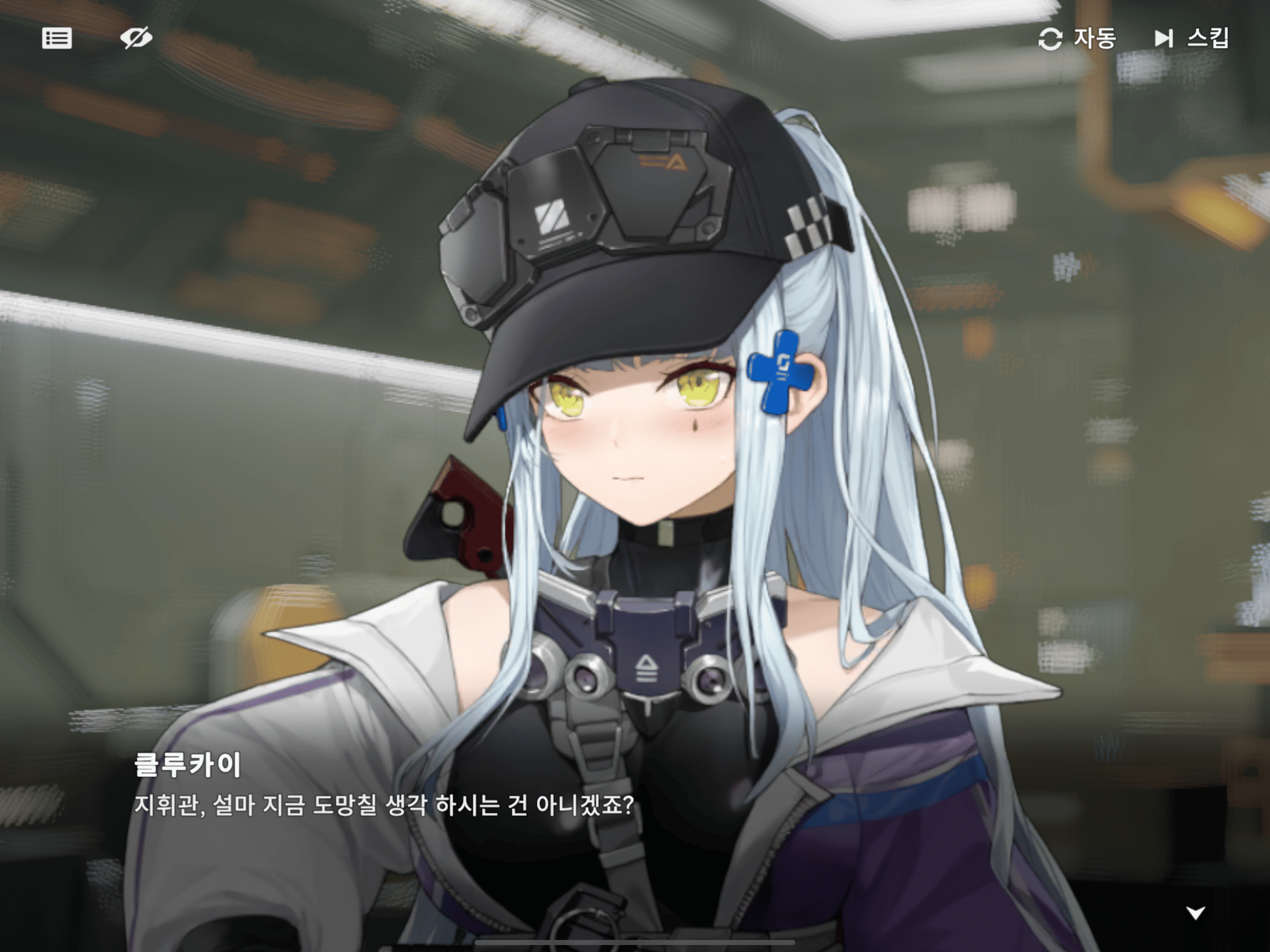Open the dialogue log list icon
Image resolution: width=1270 pixels, height=952 pixels.
[57, 39]
